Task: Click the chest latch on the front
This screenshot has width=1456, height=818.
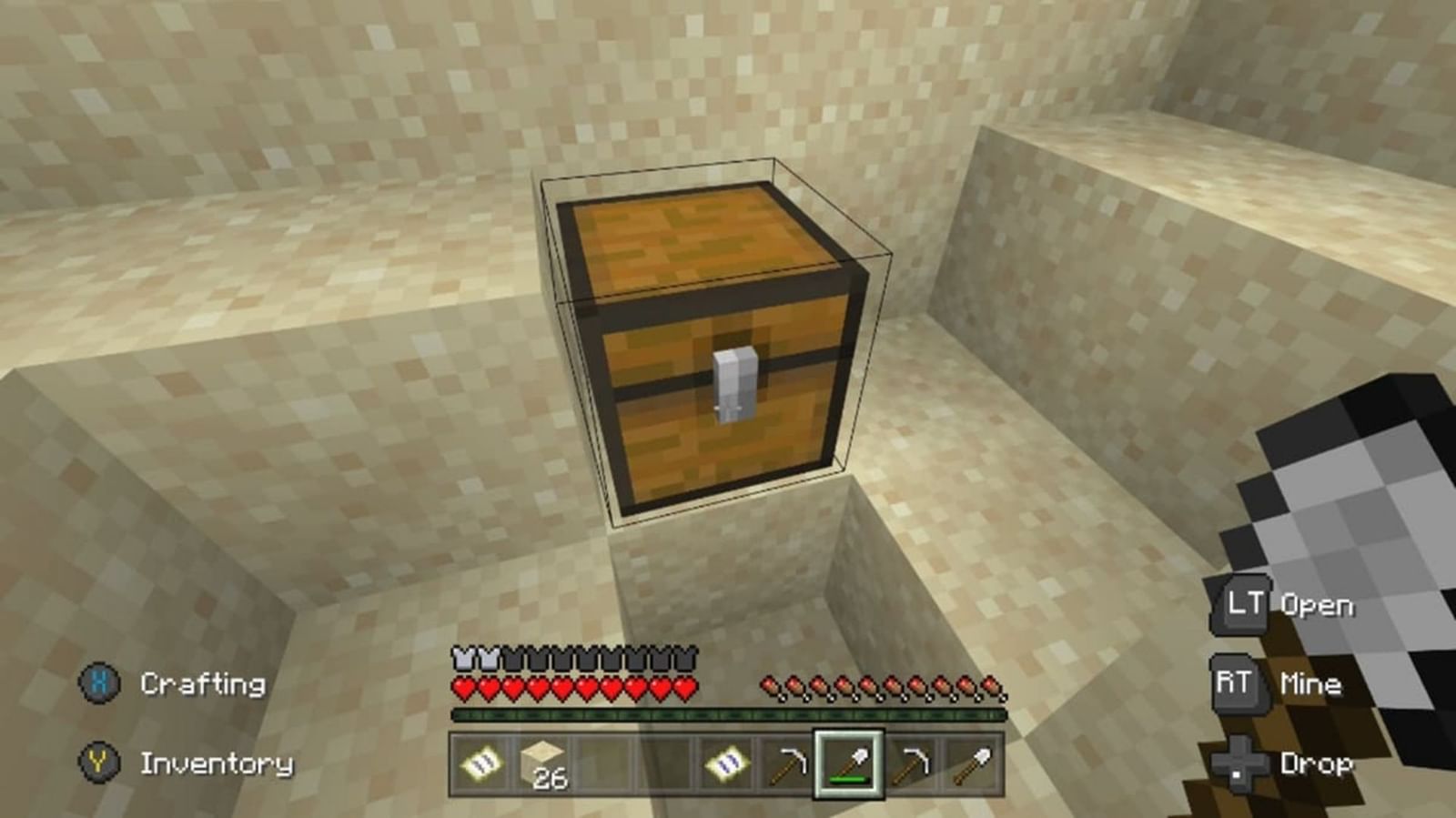Action: point(733,382)
